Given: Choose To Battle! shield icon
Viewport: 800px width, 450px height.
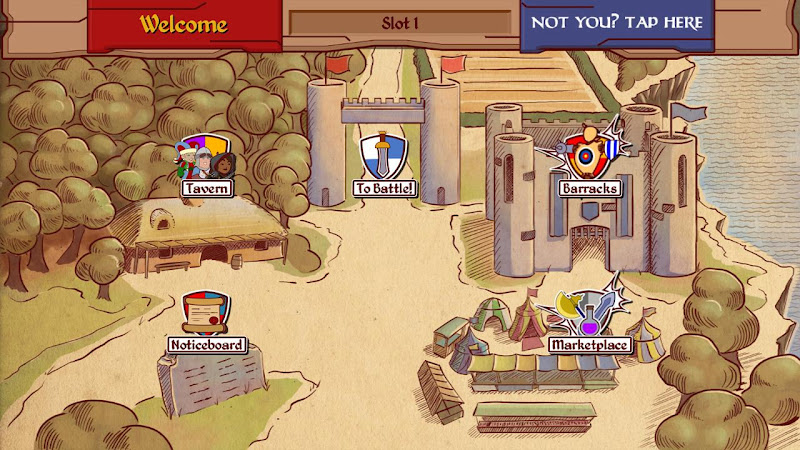Looking at the screenshot, I should pos(384,158).
